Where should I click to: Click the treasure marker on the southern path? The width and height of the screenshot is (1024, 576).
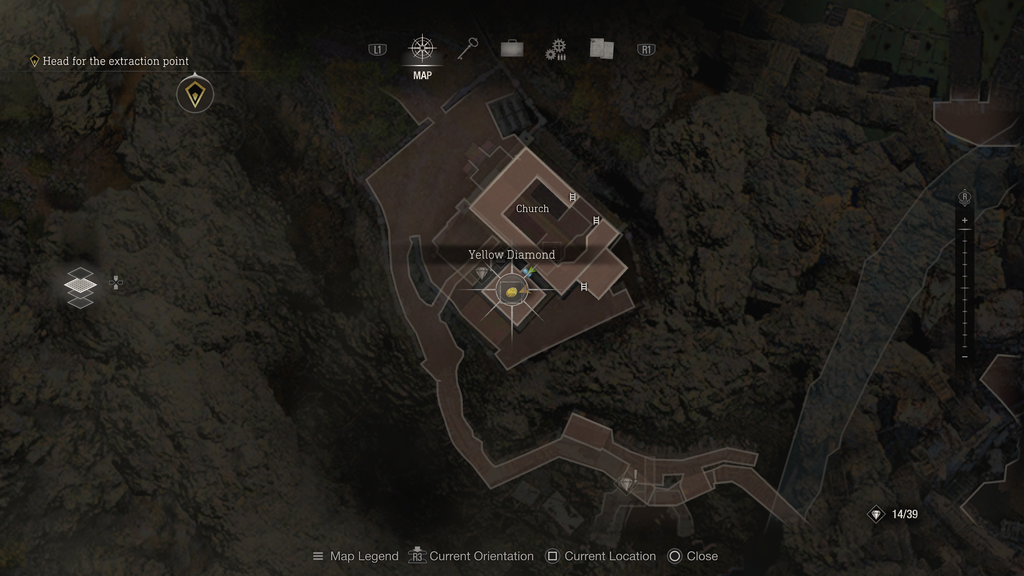click(627, 485)
